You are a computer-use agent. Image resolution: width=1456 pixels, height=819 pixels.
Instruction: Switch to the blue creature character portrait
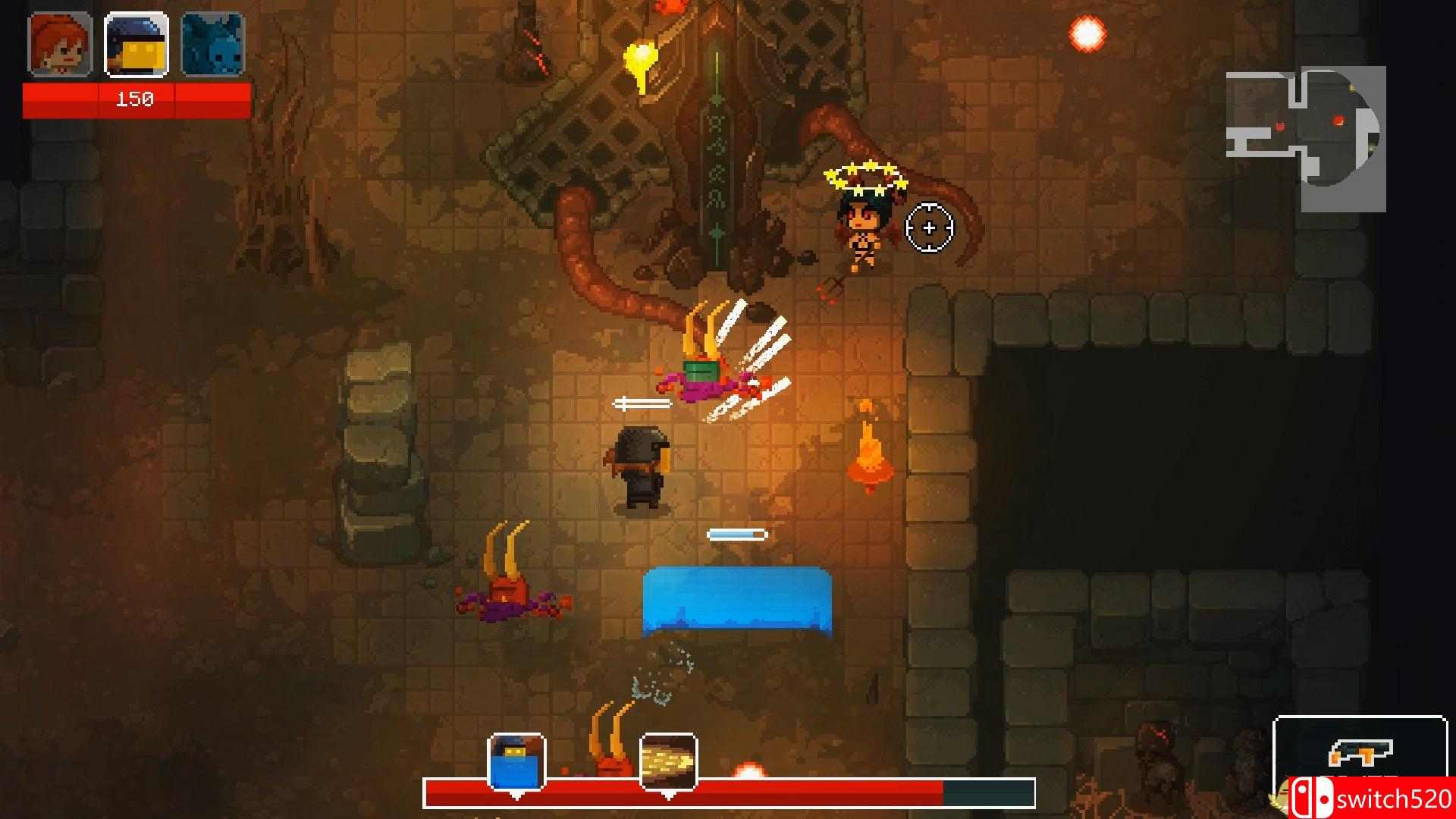(x=212, y=45)
